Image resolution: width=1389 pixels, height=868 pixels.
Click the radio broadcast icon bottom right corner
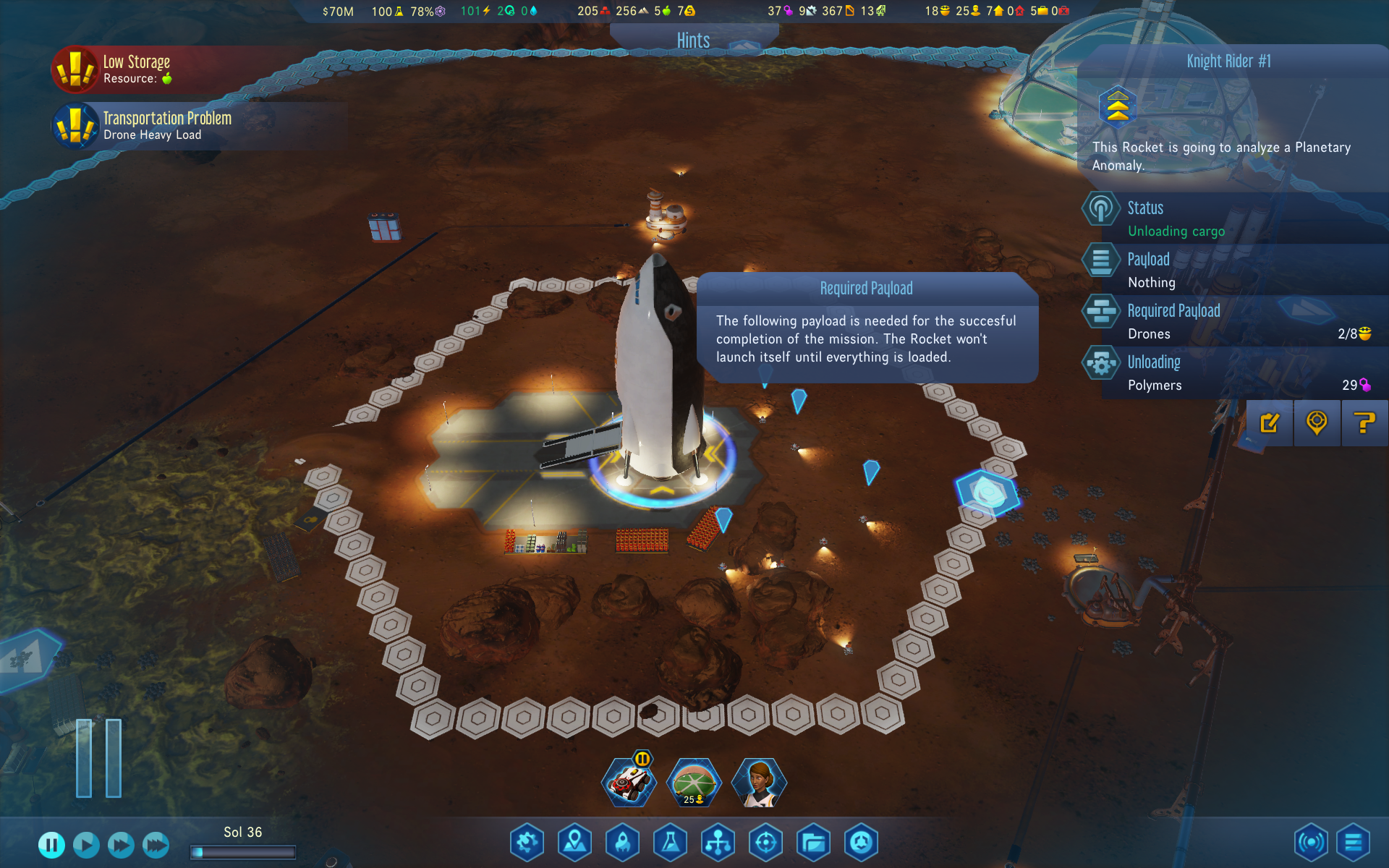(1312, 842)
